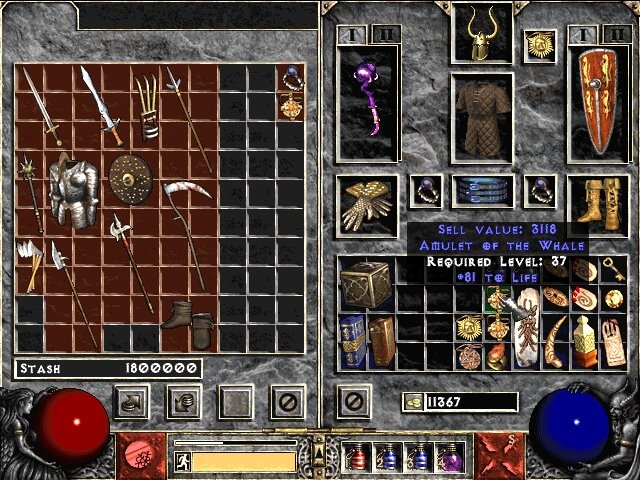The height and width of the screenshot is (480, 640).
Task: Close the inventory panel with its cancel button
Action: pyautogui.click(x=352, y=403)
